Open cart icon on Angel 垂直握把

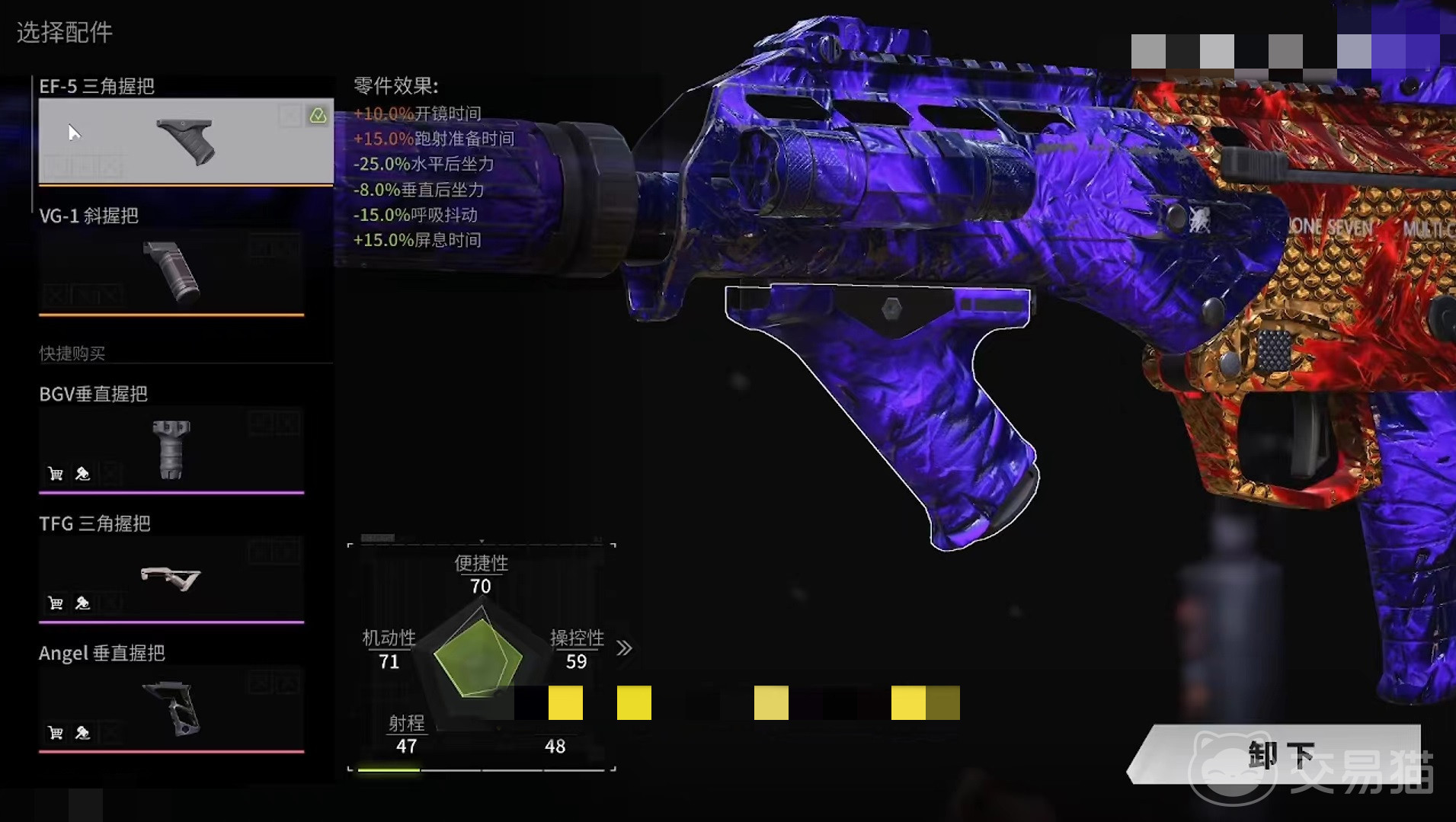[56, 733]
